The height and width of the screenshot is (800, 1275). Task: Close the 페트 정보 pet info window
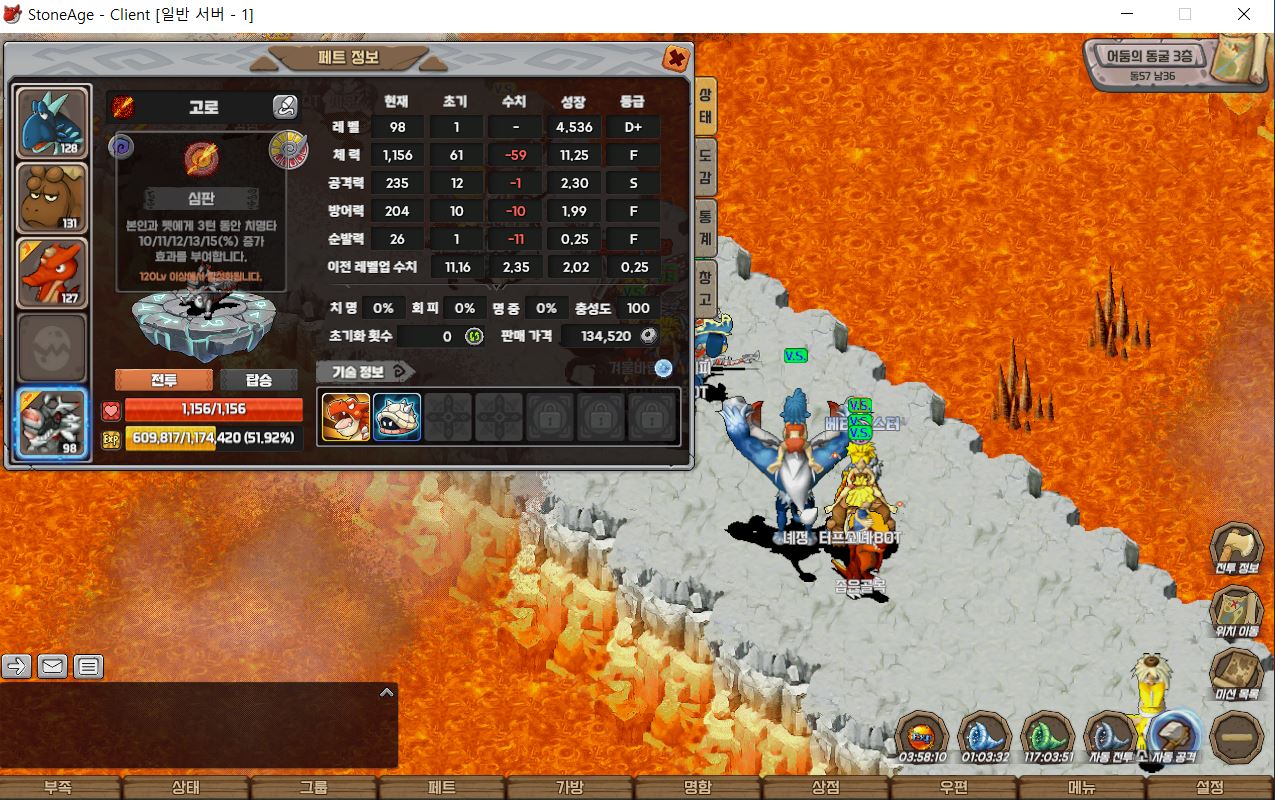click(676, 59)
